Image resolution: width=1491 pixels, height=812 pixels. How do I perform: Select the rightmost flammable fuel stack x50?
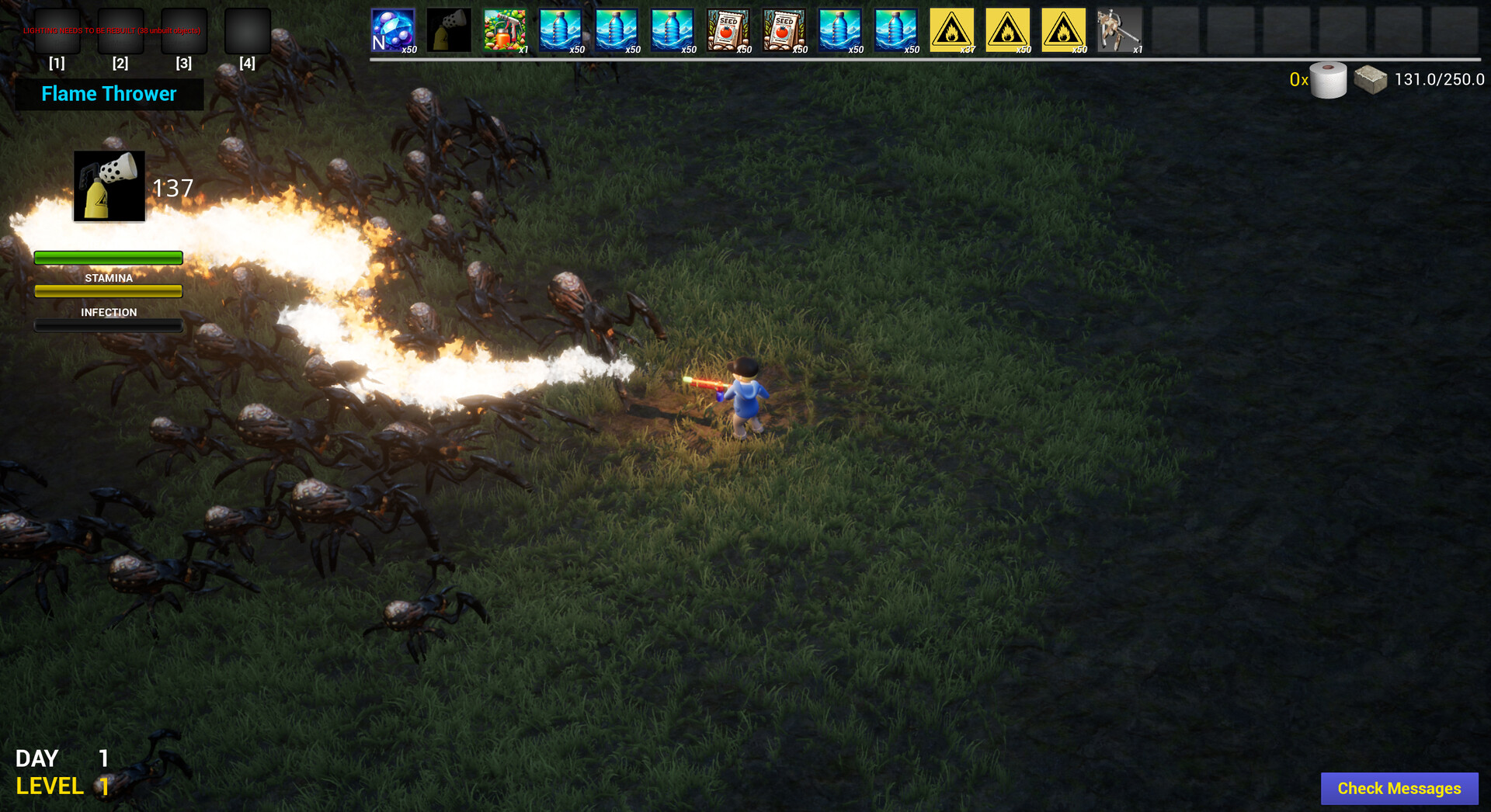coord(1065,29)
